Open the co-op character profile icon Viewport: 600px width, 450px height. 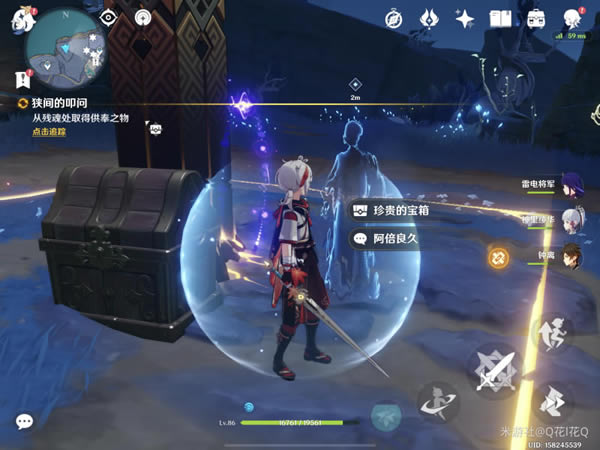pos(572,19)
